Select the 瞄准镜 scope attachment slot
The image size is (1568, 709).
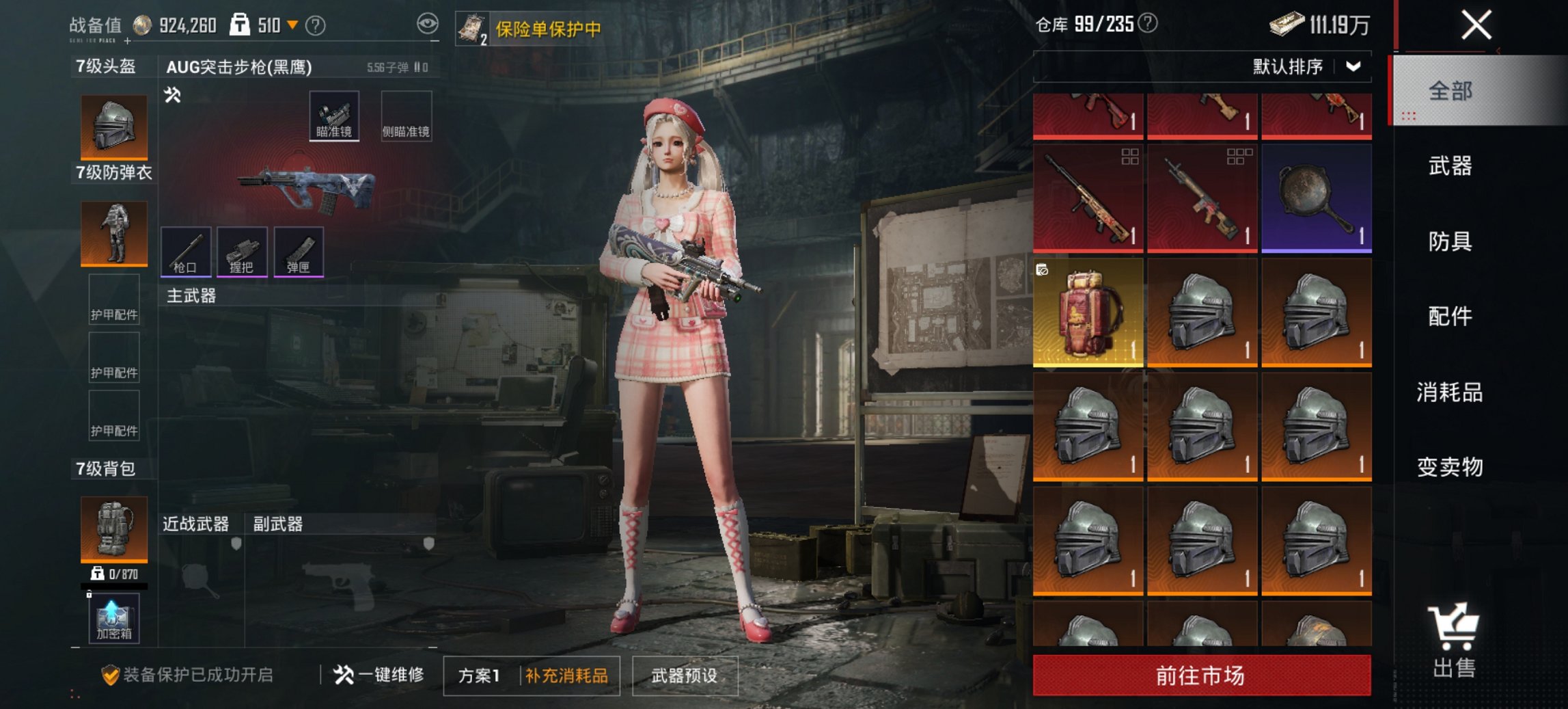(335, 116)
